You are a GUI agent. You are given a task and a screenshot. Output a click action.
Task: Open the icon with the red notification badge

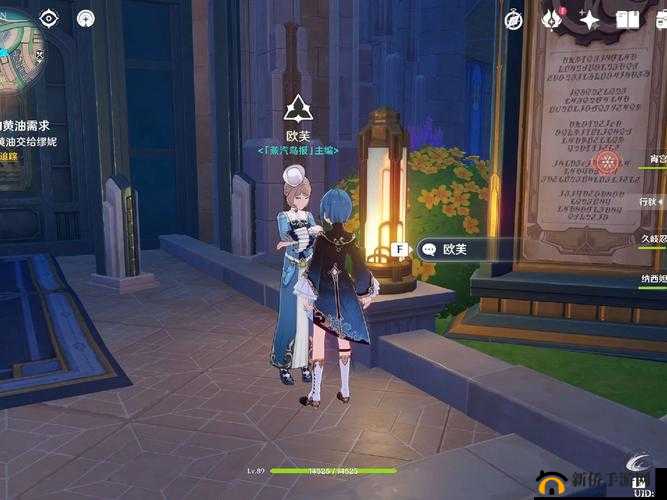(x=551, y=19)
